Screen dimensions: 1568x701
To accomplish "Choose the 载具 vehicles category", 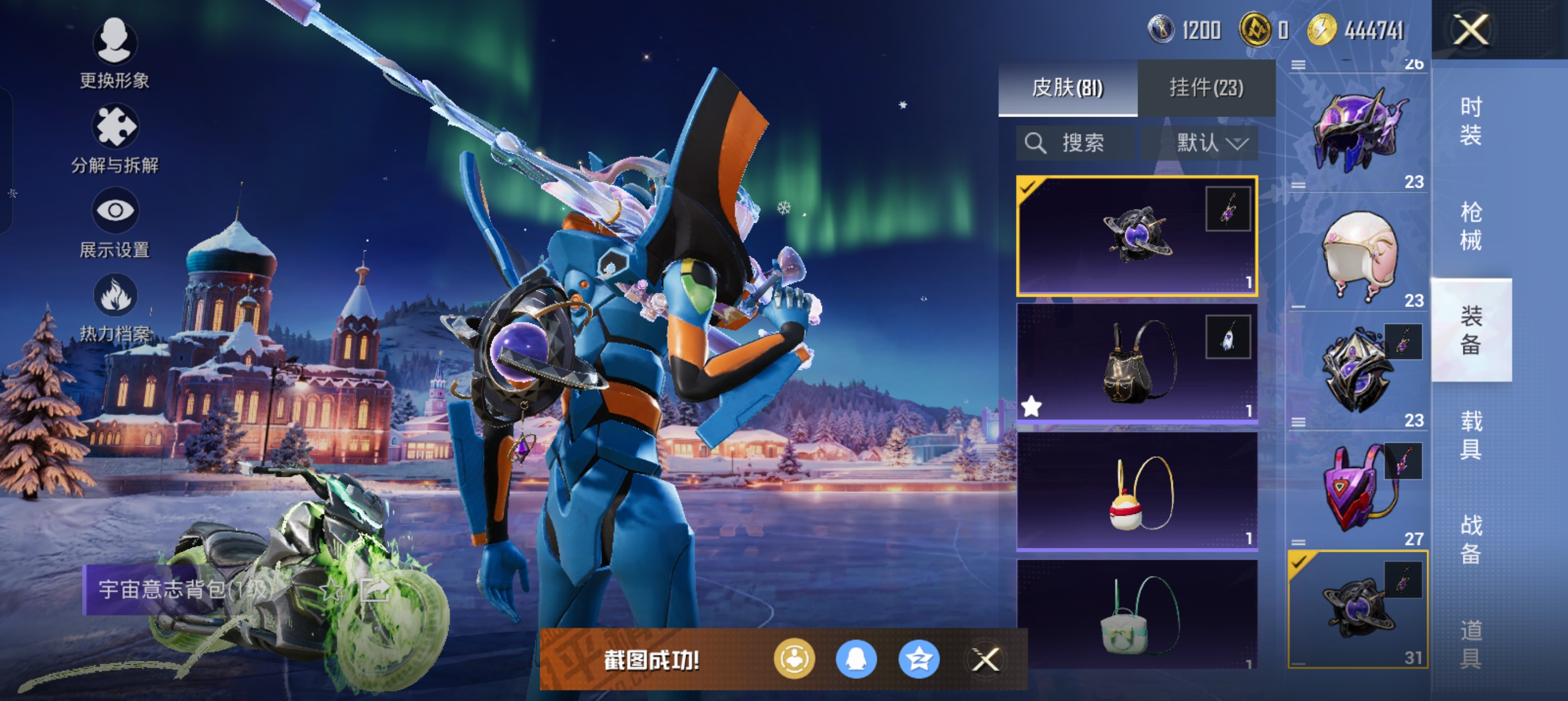I will click(1471, 435).
